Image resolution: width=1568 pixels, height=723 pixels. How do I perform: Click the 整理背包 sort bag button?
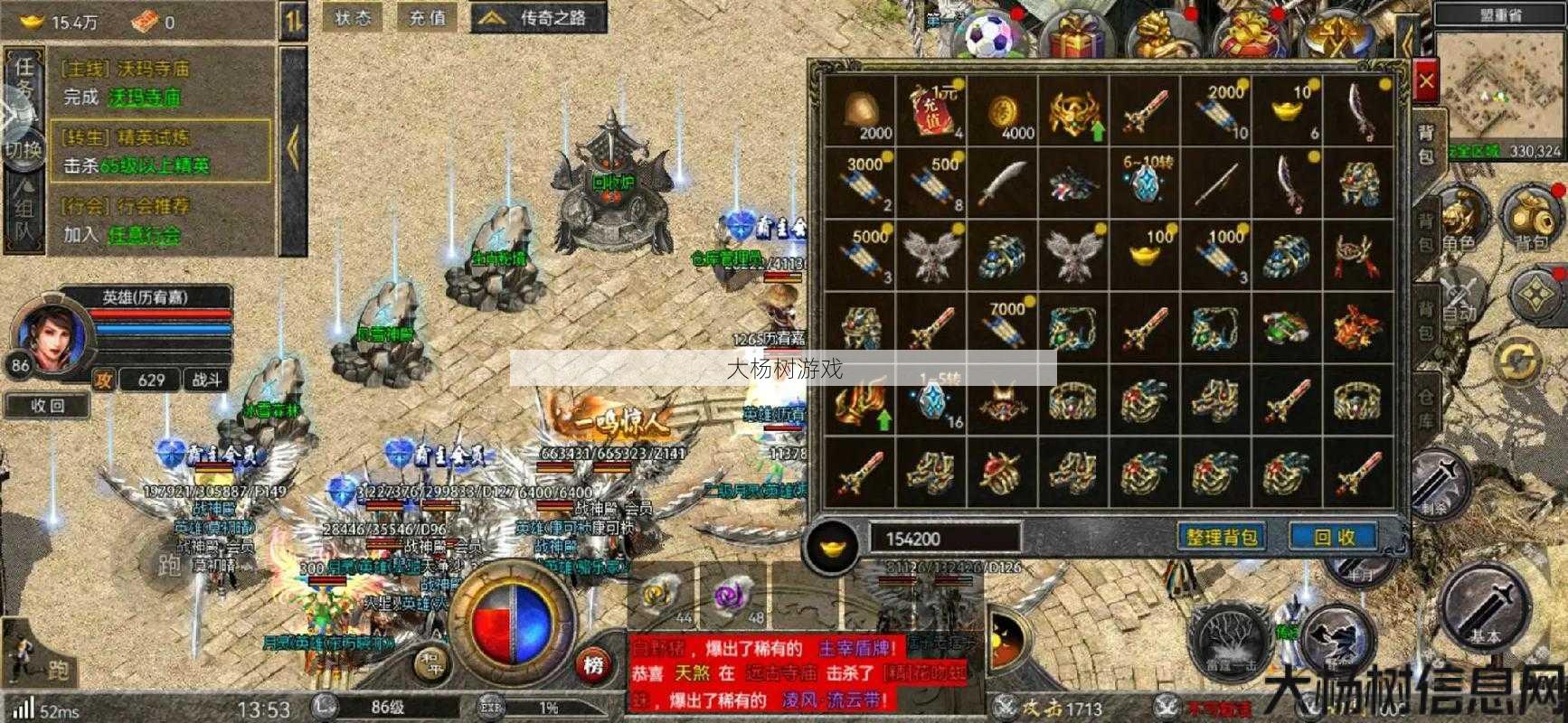tap(1222, 538)
